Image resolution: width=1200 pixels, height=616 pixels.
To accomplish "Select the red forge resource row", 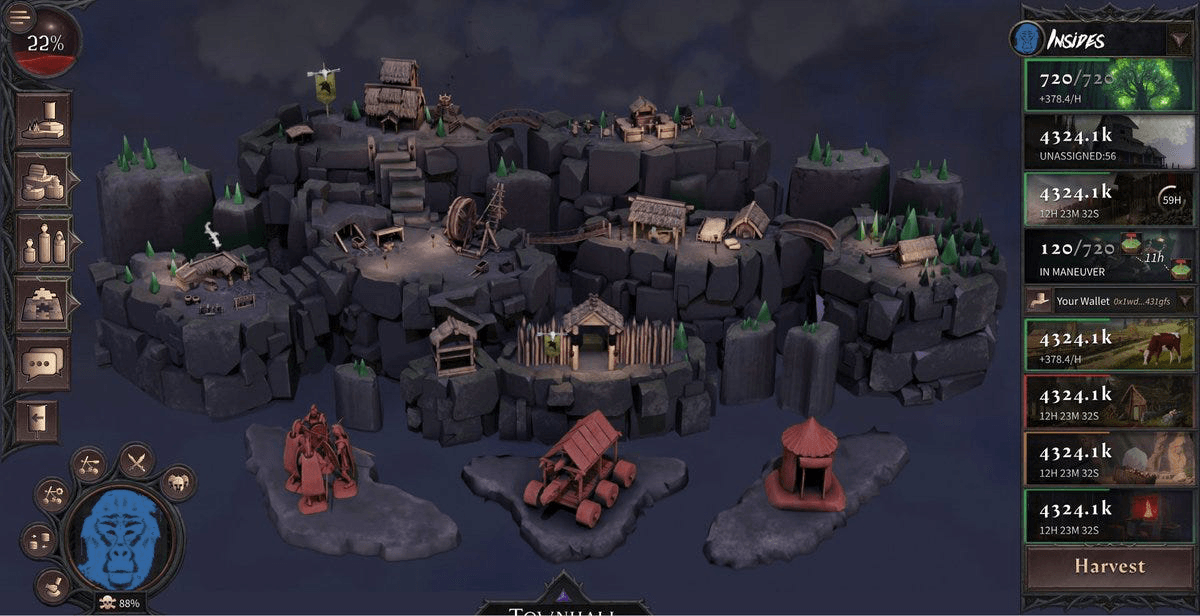I will [x=1109, y=515].
